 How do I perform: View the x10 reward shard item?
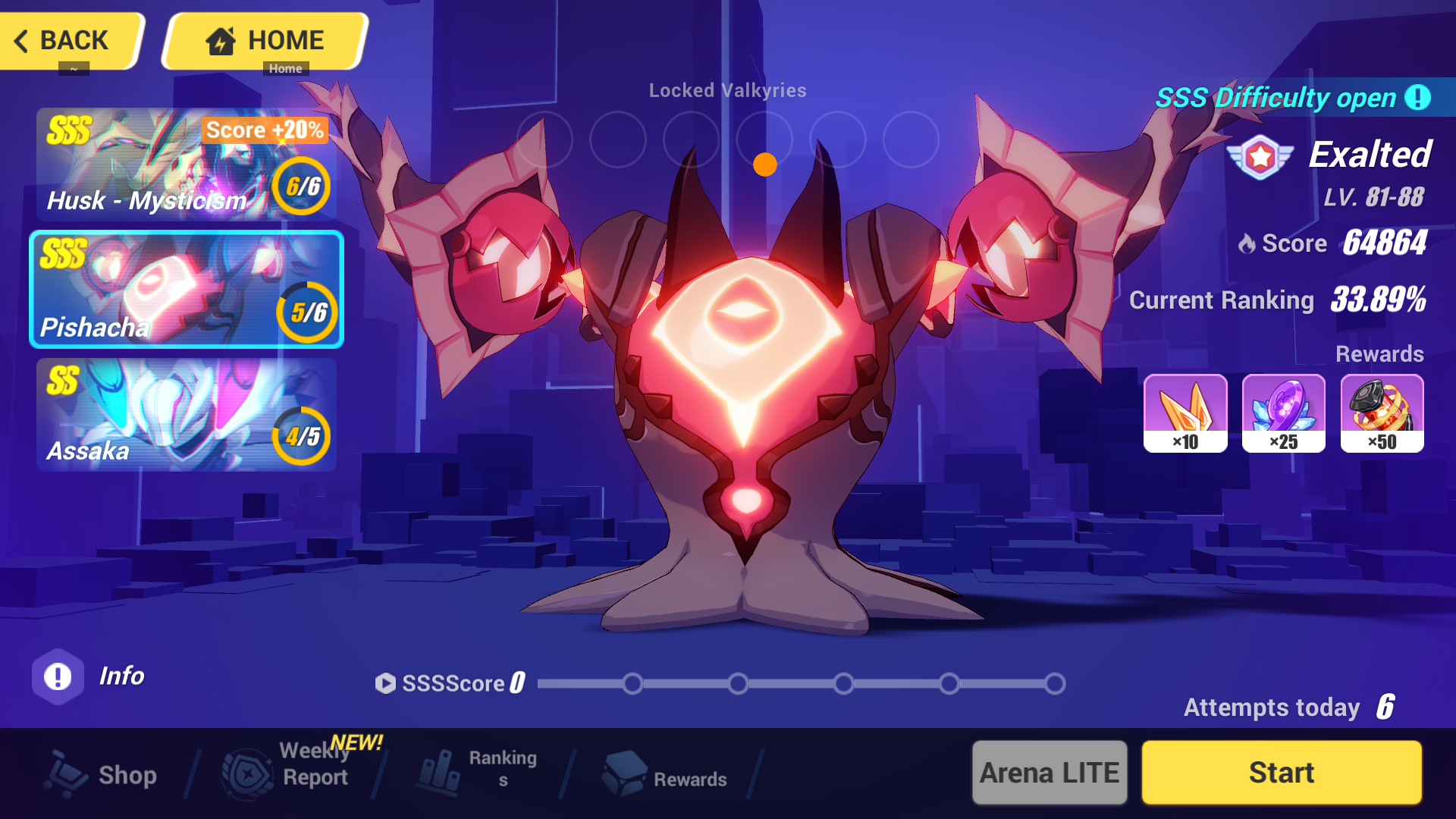[x=1185, y=413]
